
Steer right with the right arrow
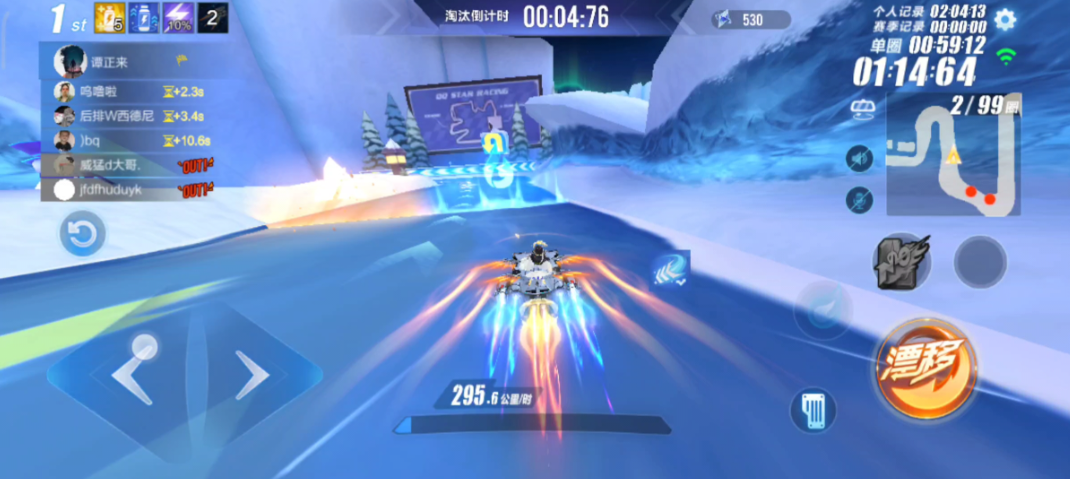252,376
